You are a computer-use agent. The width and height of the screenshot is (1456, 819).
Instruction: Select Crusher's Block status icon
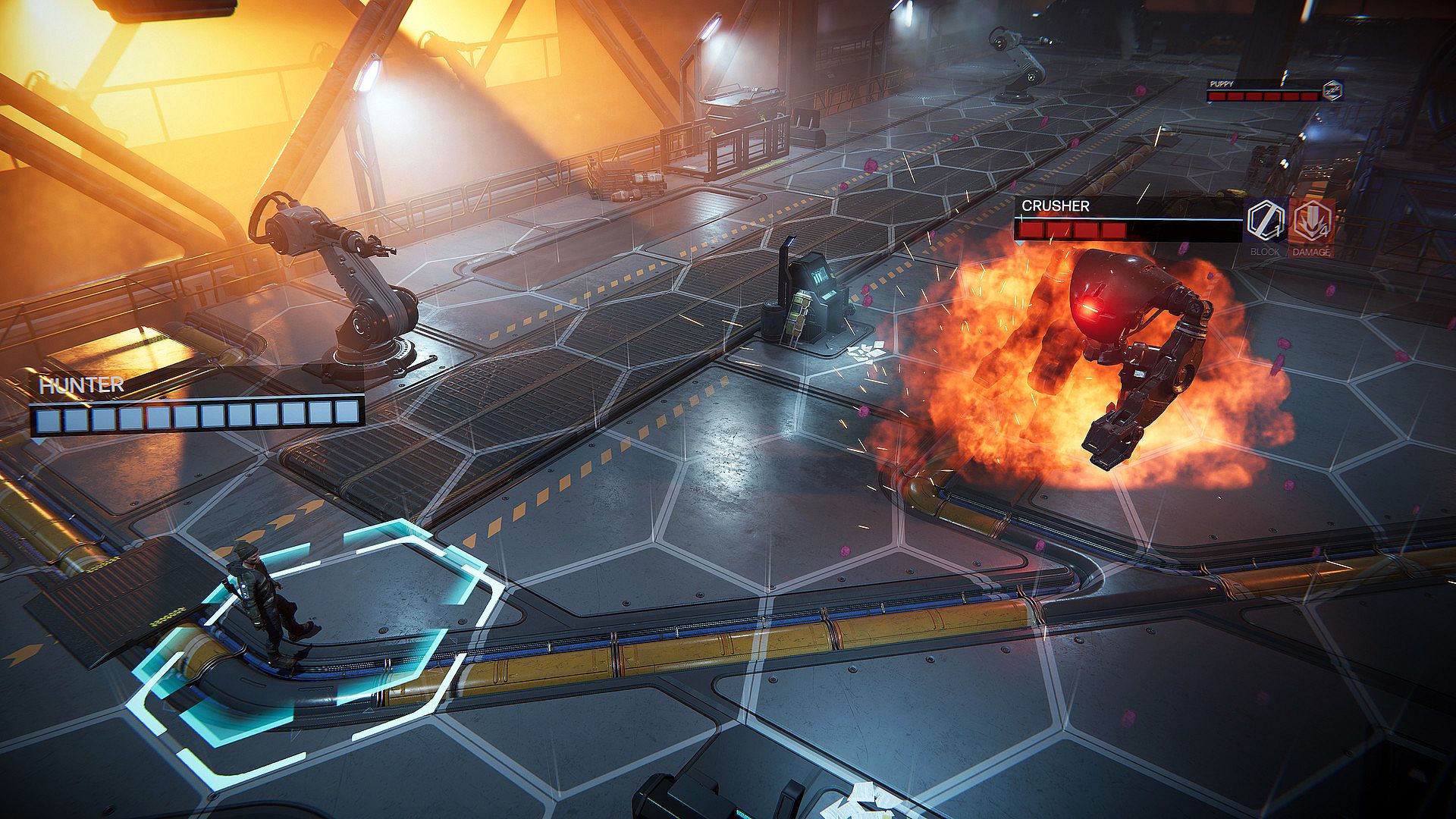pyautogui.click(x=1265, y=221)
